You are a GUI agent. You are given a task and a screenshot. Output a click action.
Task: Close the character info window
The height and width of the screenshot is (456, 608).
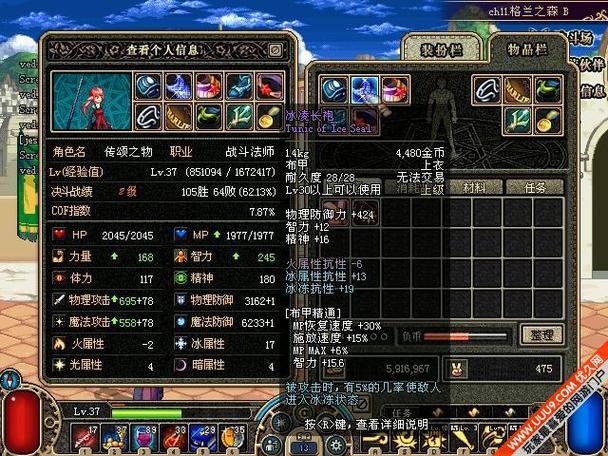275,48
